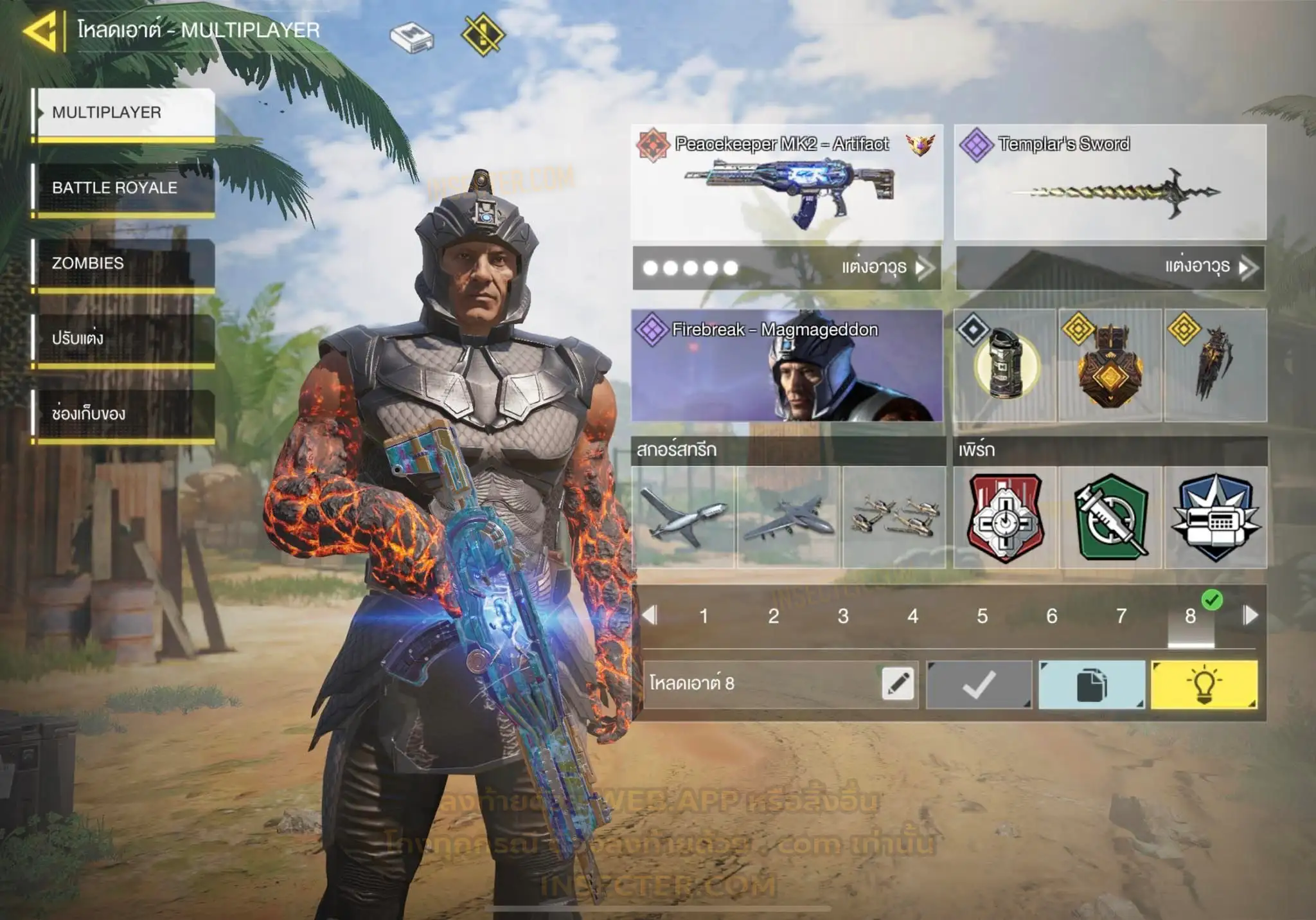Viewport: 1316px width, 920px height.
Task: Select the grenade lethal equipment slot
Action: (x=1005, y=366)
